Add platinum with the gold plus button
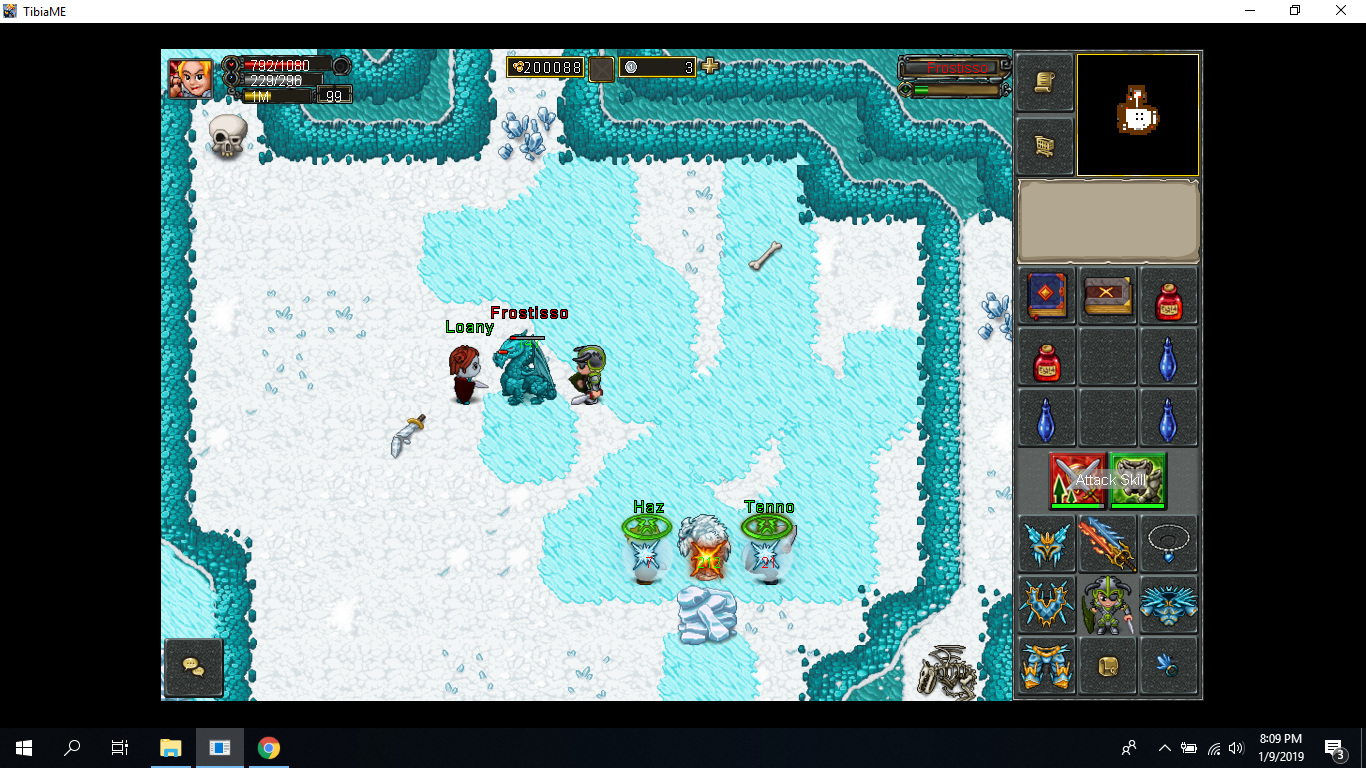This screenshot has width=1366, height=768. coord(710,67)
